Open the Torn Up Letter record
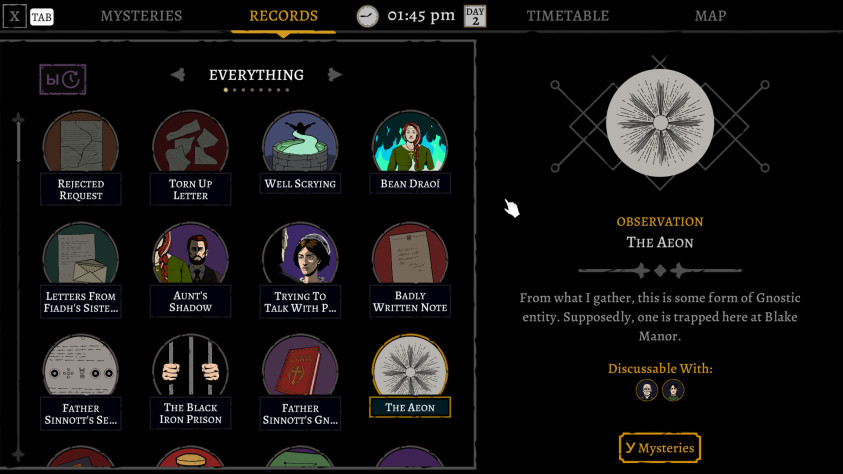This screenshot has height=474, width=843. point(190,149)
